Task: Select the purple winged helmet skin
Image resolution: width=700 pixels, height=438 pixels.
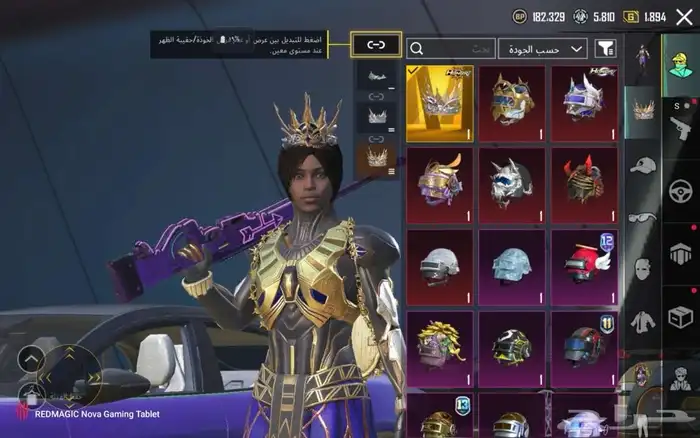Action: click(x=584, y=103)
